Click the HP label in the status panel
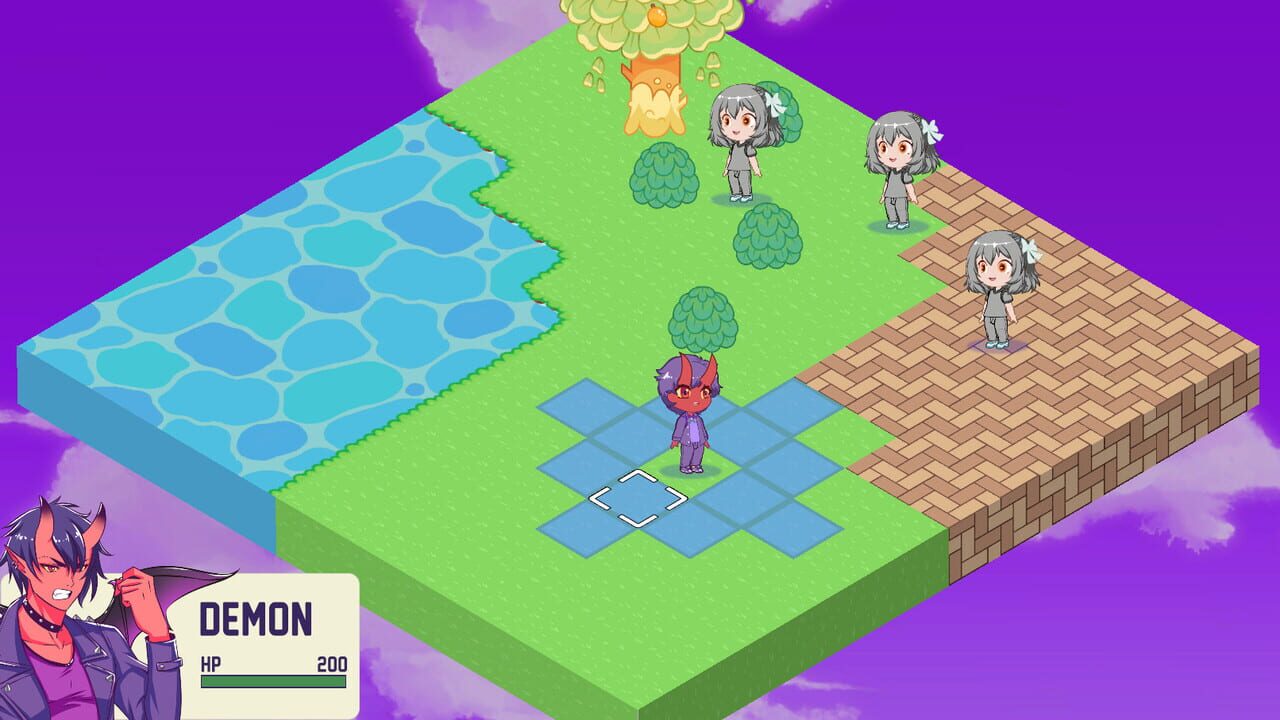Screen dimensions: 1280x720 pos(213,662)
